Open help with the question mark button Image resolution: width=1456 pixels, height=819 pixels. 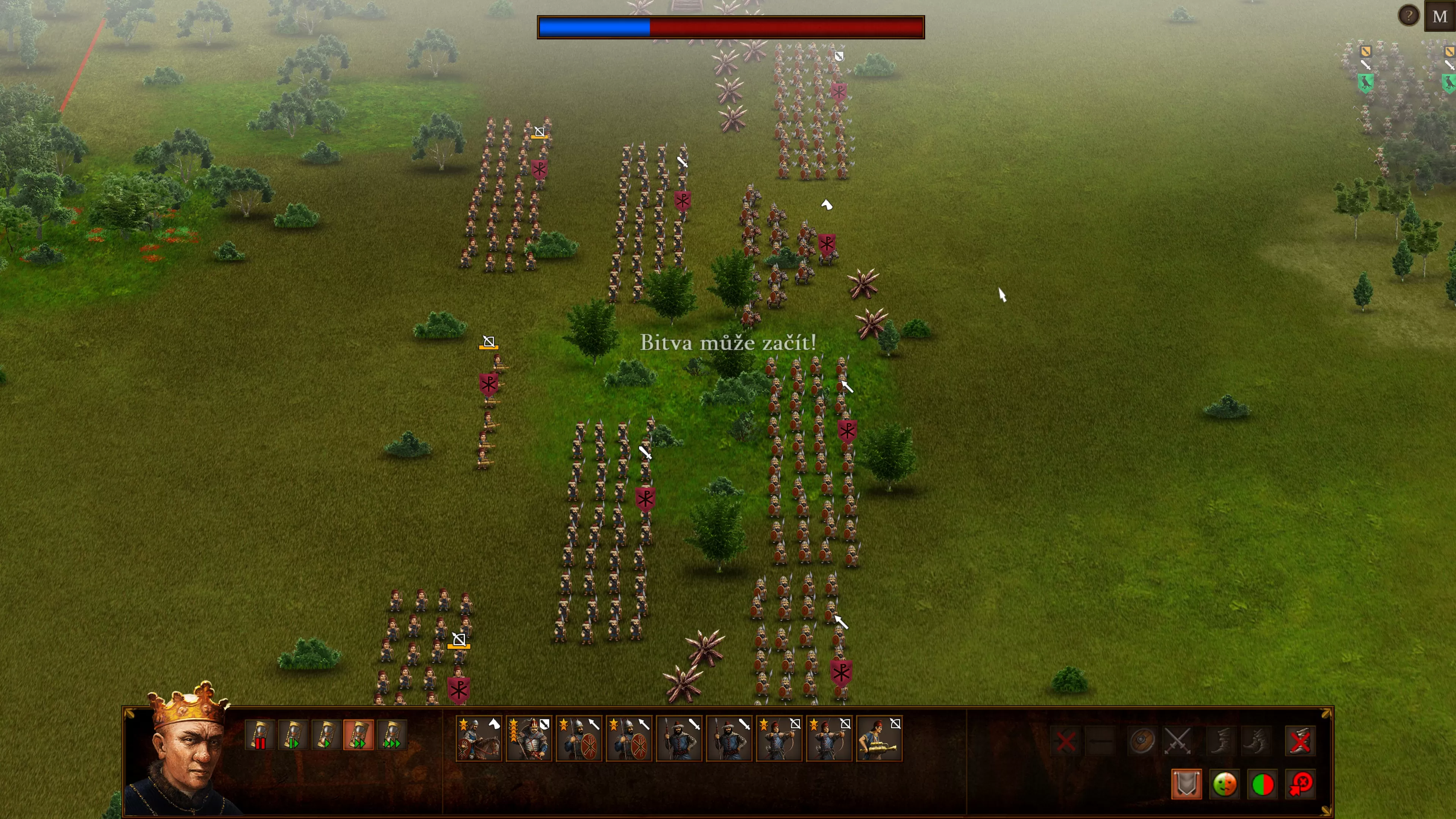[1409, 16]
